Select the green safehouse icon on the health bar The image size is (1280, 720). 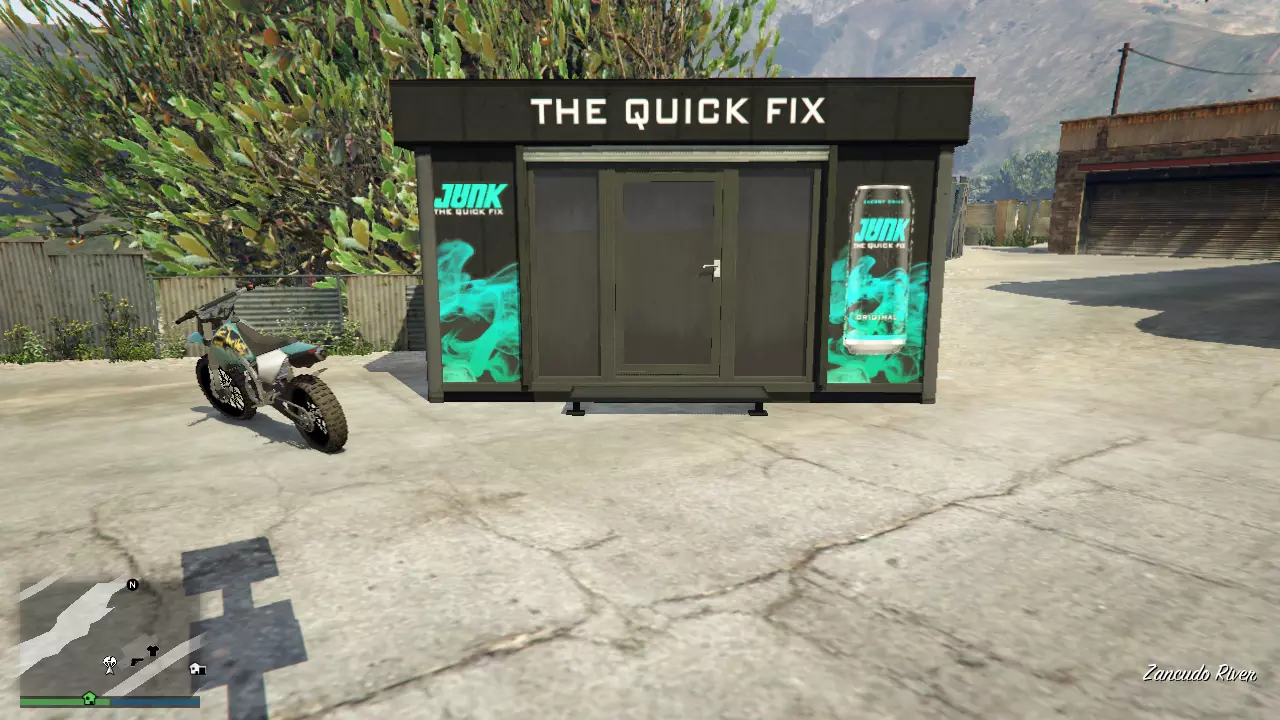89,698
